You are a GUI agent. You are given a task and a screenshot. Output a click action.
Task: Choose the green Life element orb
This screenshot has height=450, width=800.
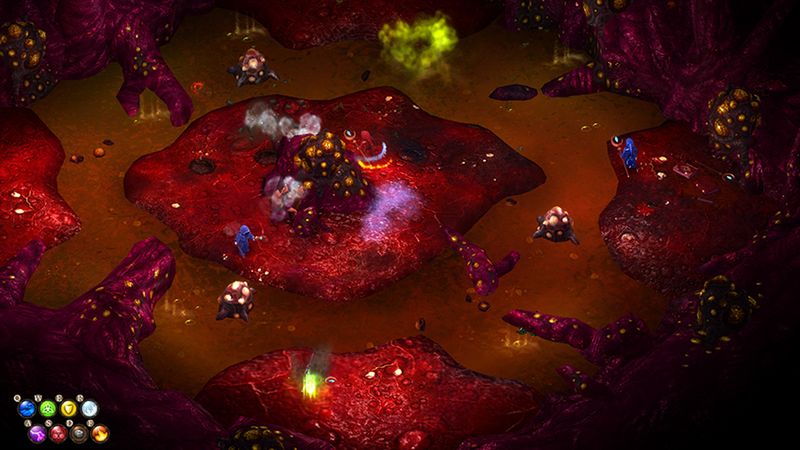tap(47, 408)
